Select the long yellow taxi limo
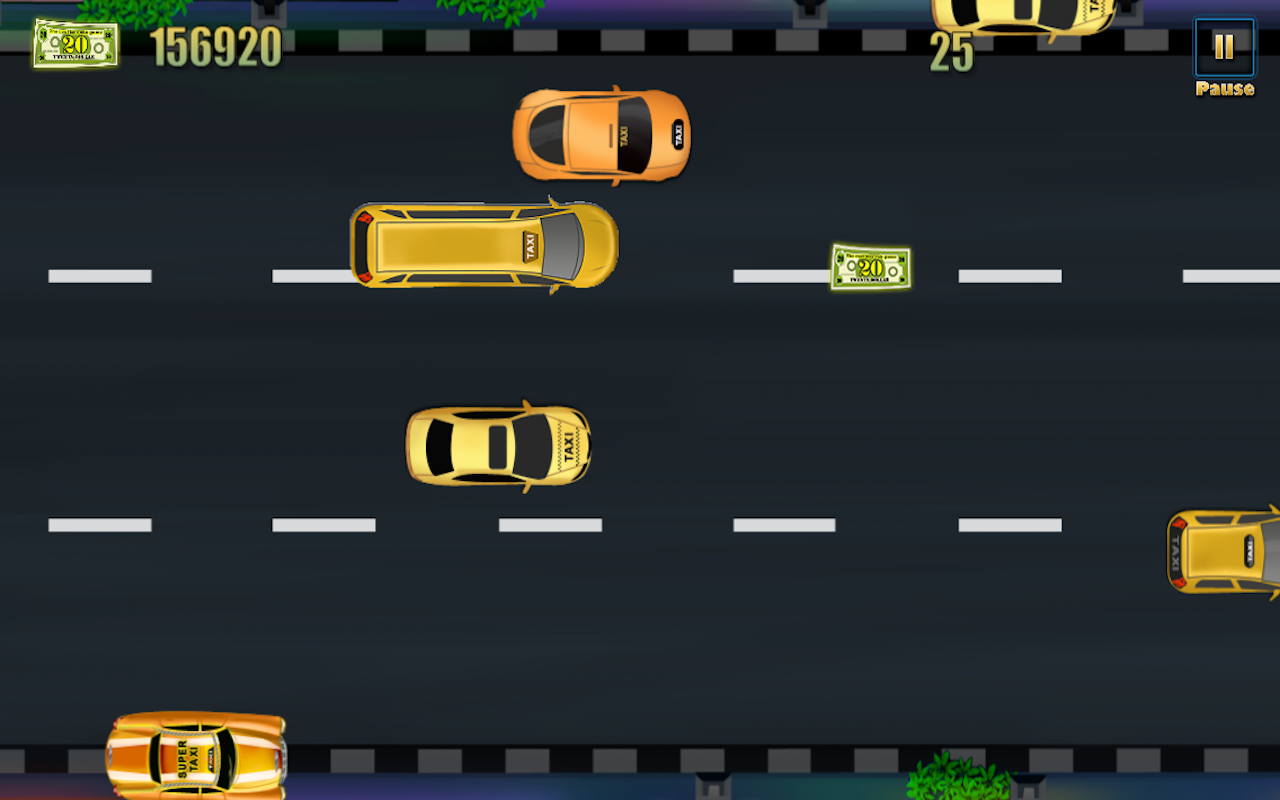This screenshot has width=1280, height=800. pos(483,245)
